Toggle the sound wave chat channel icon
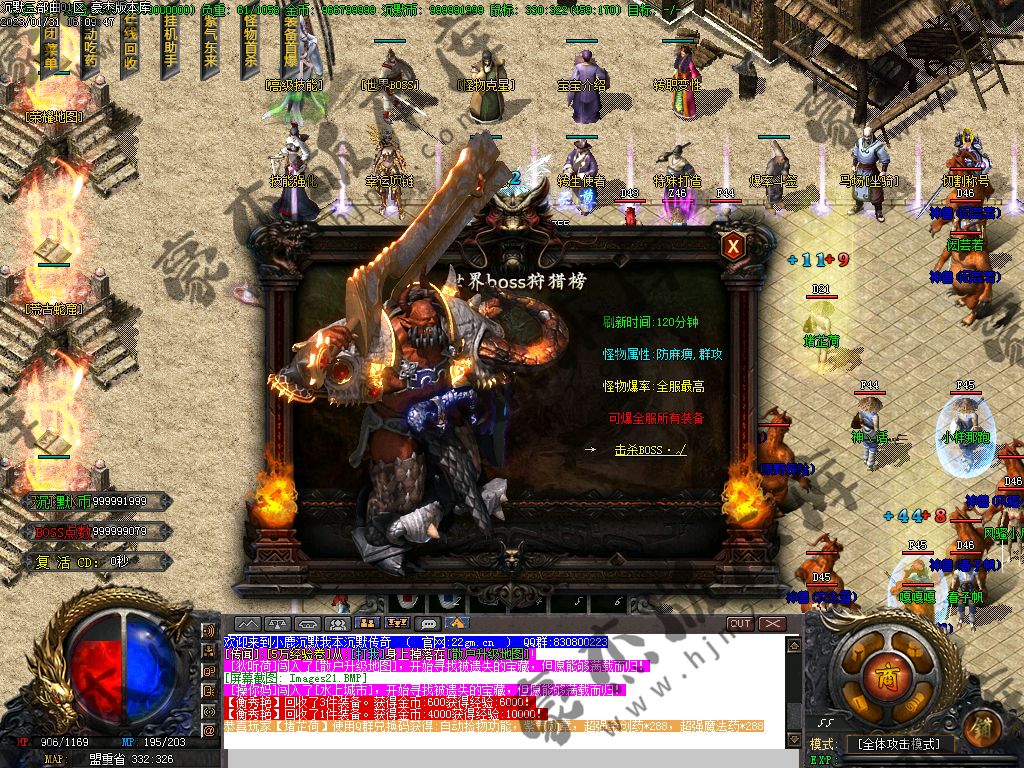 click(x=209, y=631)
